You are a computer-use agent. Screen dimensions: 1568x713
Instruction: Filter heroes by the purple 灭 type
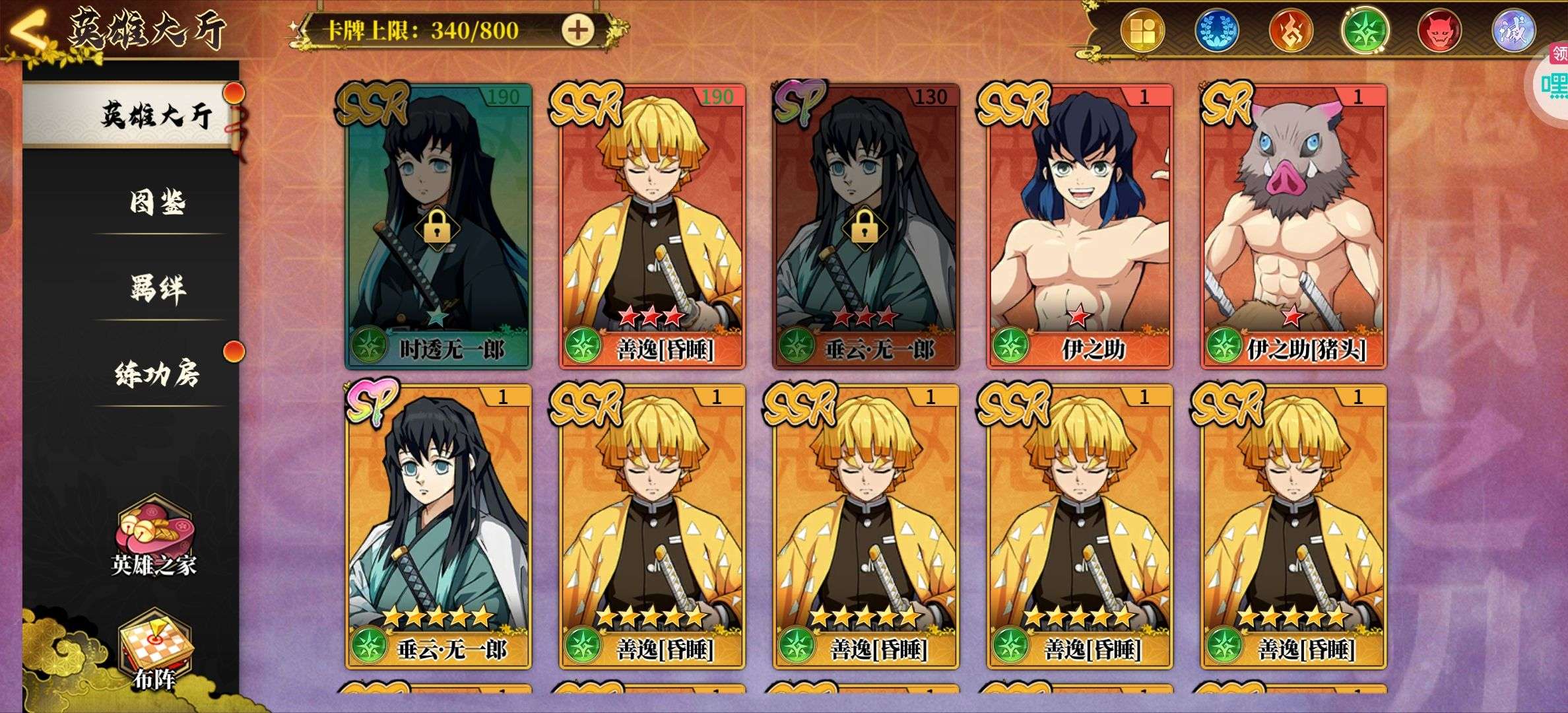click(1513, 31)
